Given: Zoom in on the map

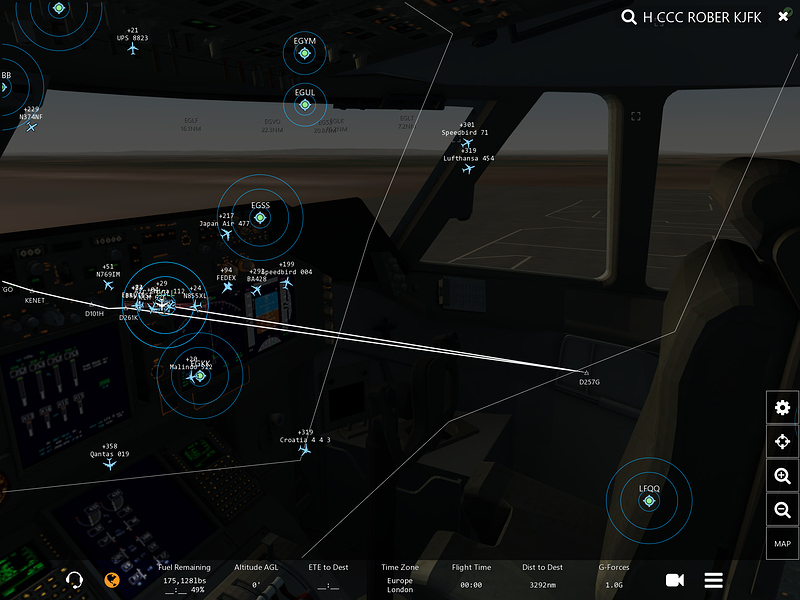Looking at the screenshot, I should click(x=782, y=477).
